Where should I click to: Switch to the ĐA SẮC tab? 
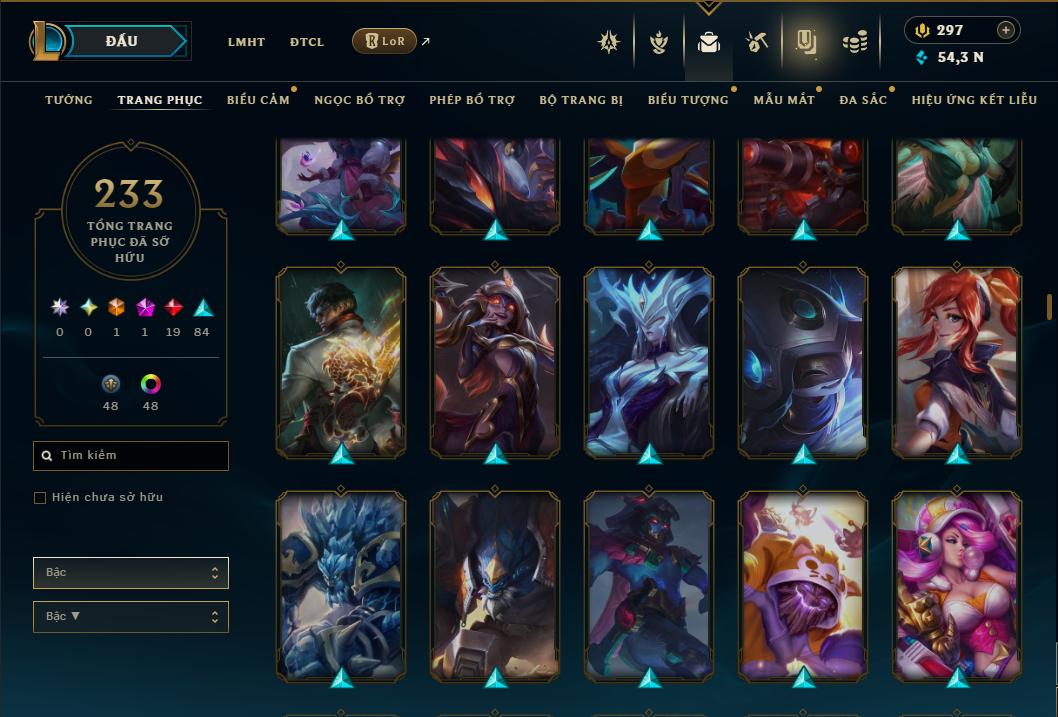point(863,100)
